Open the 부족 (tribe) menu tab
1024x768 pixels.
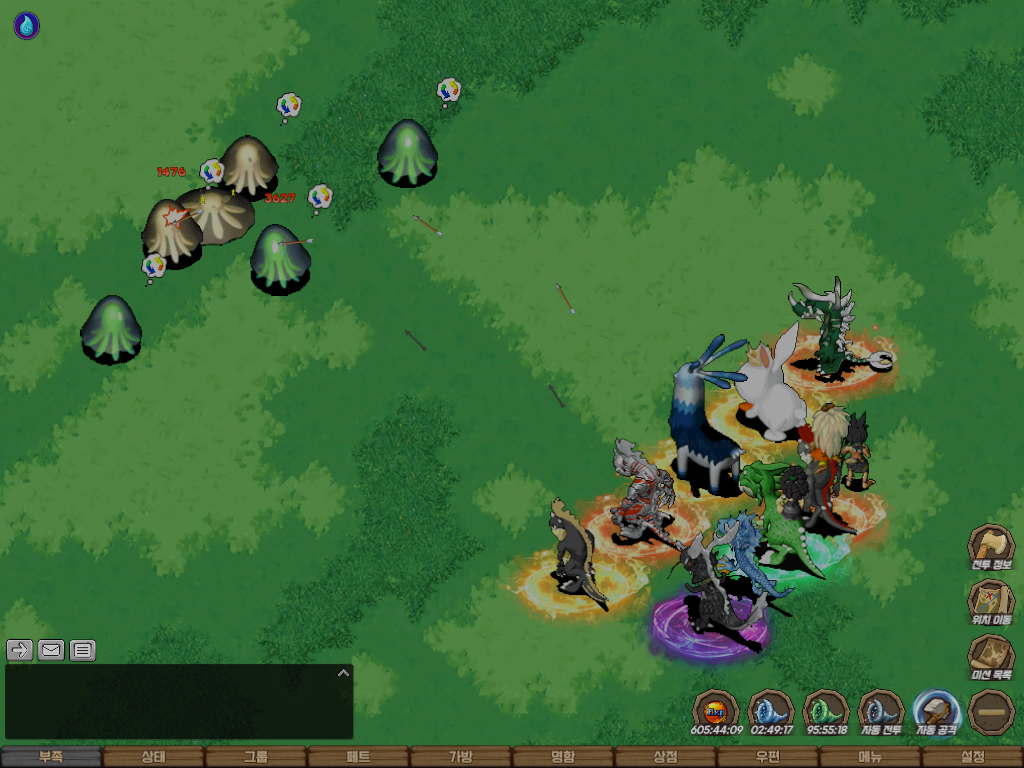coord(51,757)
